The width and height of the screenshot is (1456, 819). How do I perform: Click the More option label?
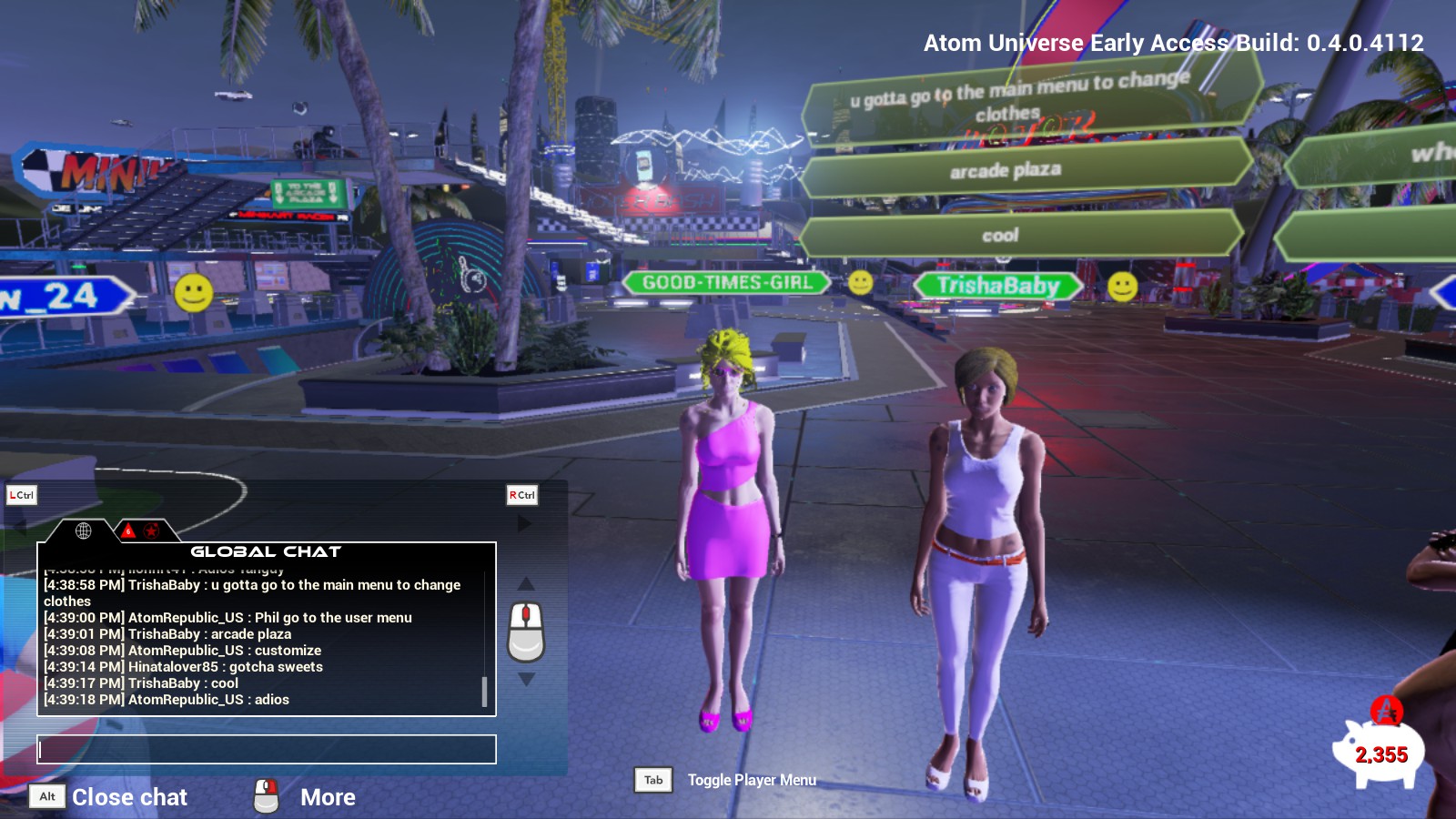click(x=328, y=797)
